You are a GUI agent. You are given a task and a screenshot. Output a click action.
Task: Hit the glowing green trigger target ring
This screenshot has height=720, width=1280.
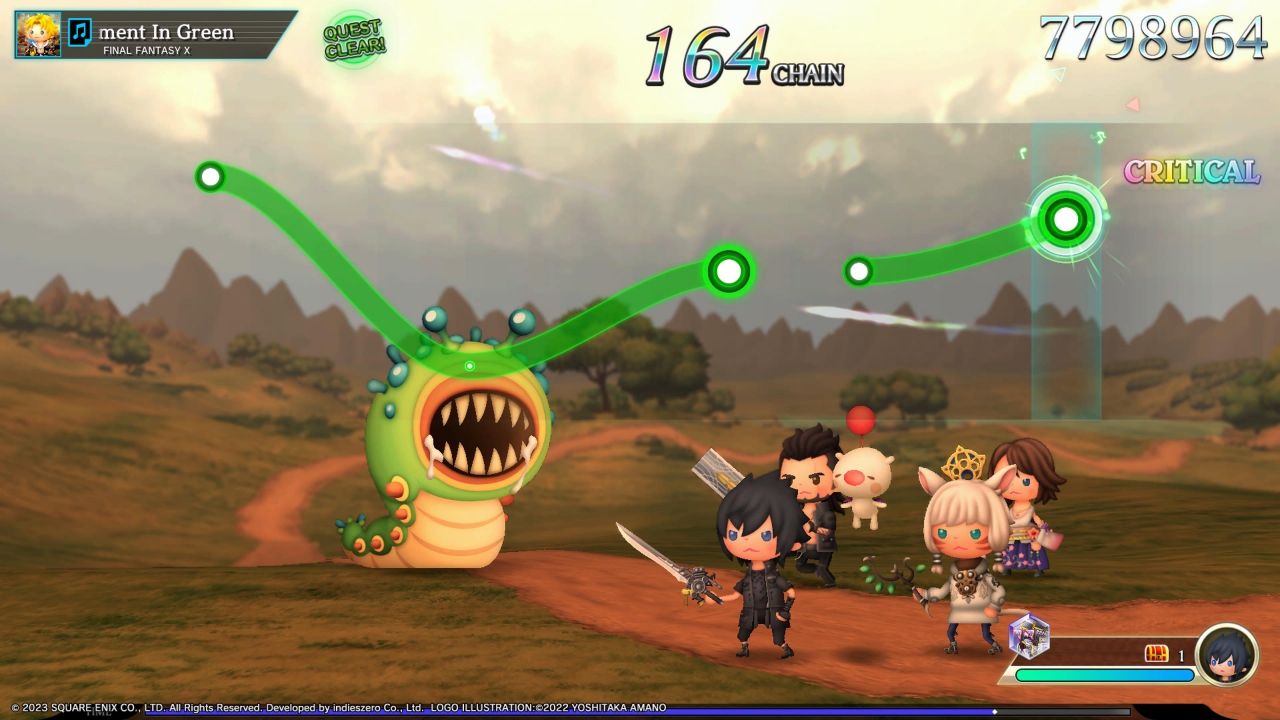(1066, 218)
